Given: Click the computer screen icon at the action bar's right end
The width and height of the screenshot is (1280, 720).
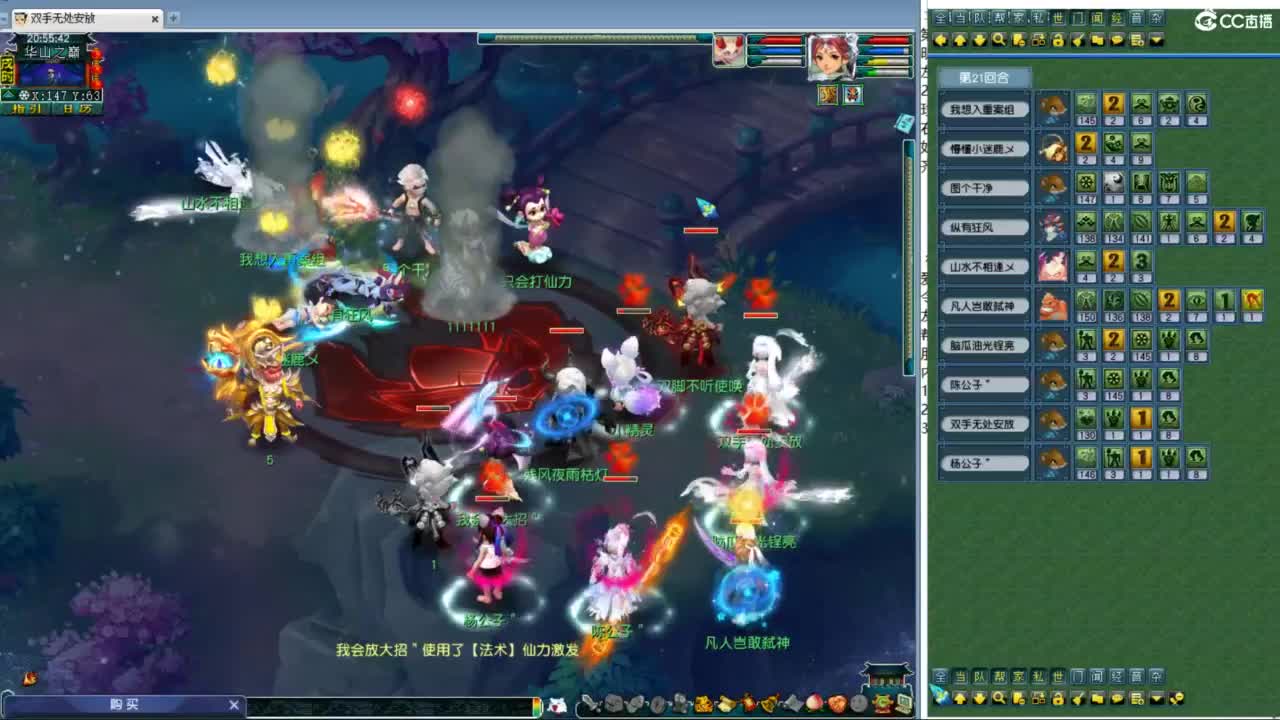Looking at the screenshot, I should [x=902, y=704].
